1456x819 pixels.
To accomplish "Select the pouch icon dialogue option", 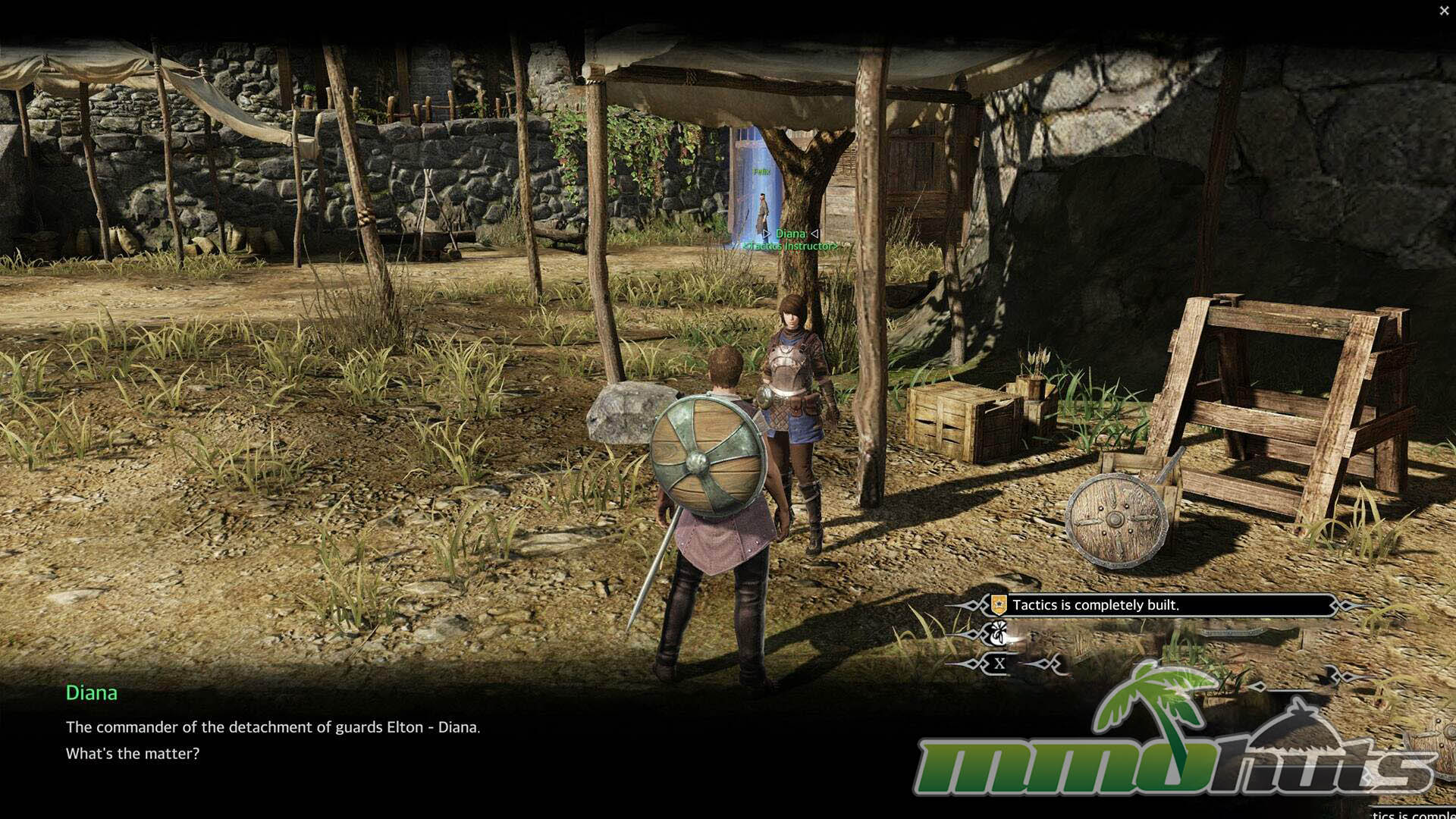I will (999, 632).
